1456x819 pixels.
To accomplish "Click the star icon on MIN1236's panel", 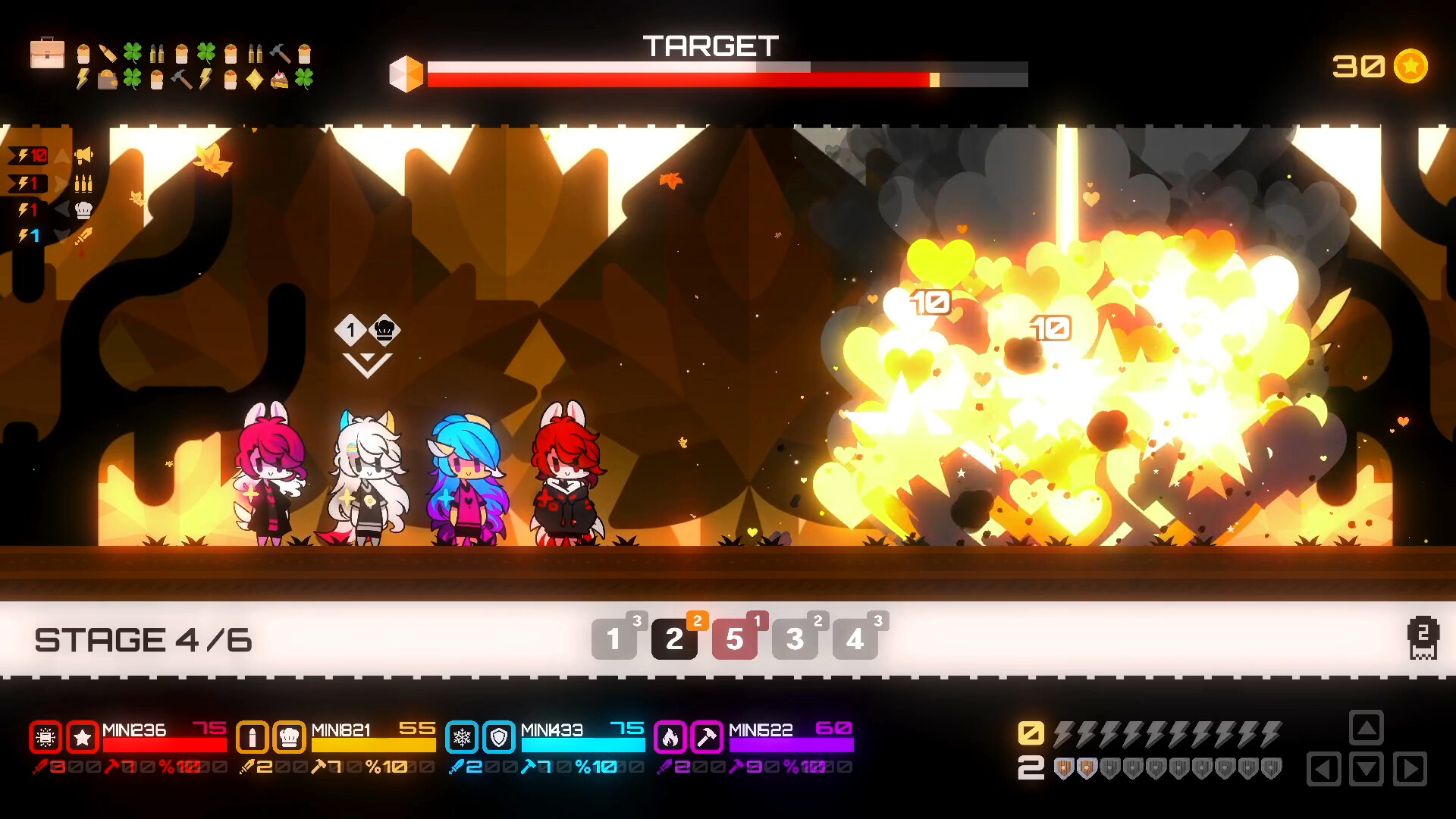I will pyautogui.click(x=81, y=736).
